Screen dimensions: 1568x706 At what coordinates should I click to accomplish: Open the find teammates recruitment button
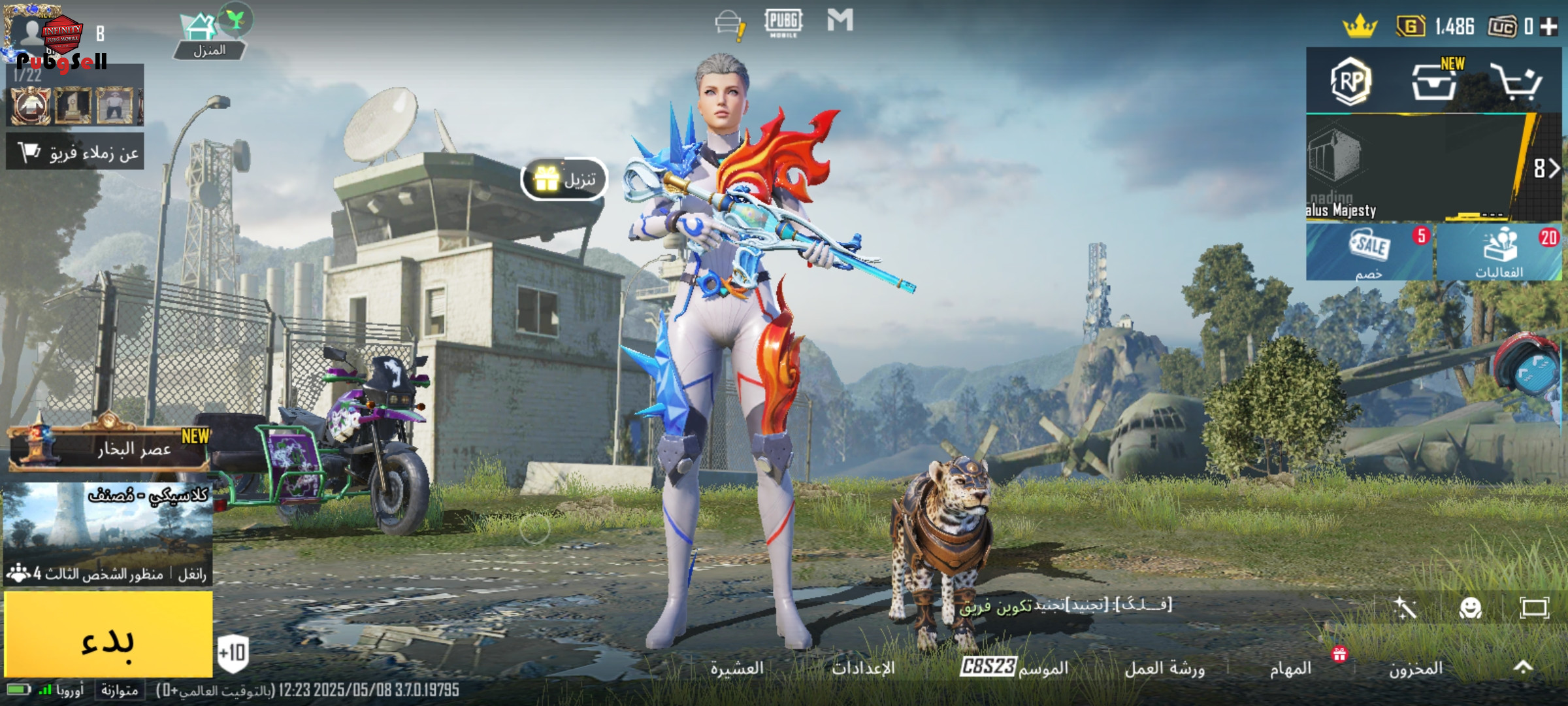(75, 152)
